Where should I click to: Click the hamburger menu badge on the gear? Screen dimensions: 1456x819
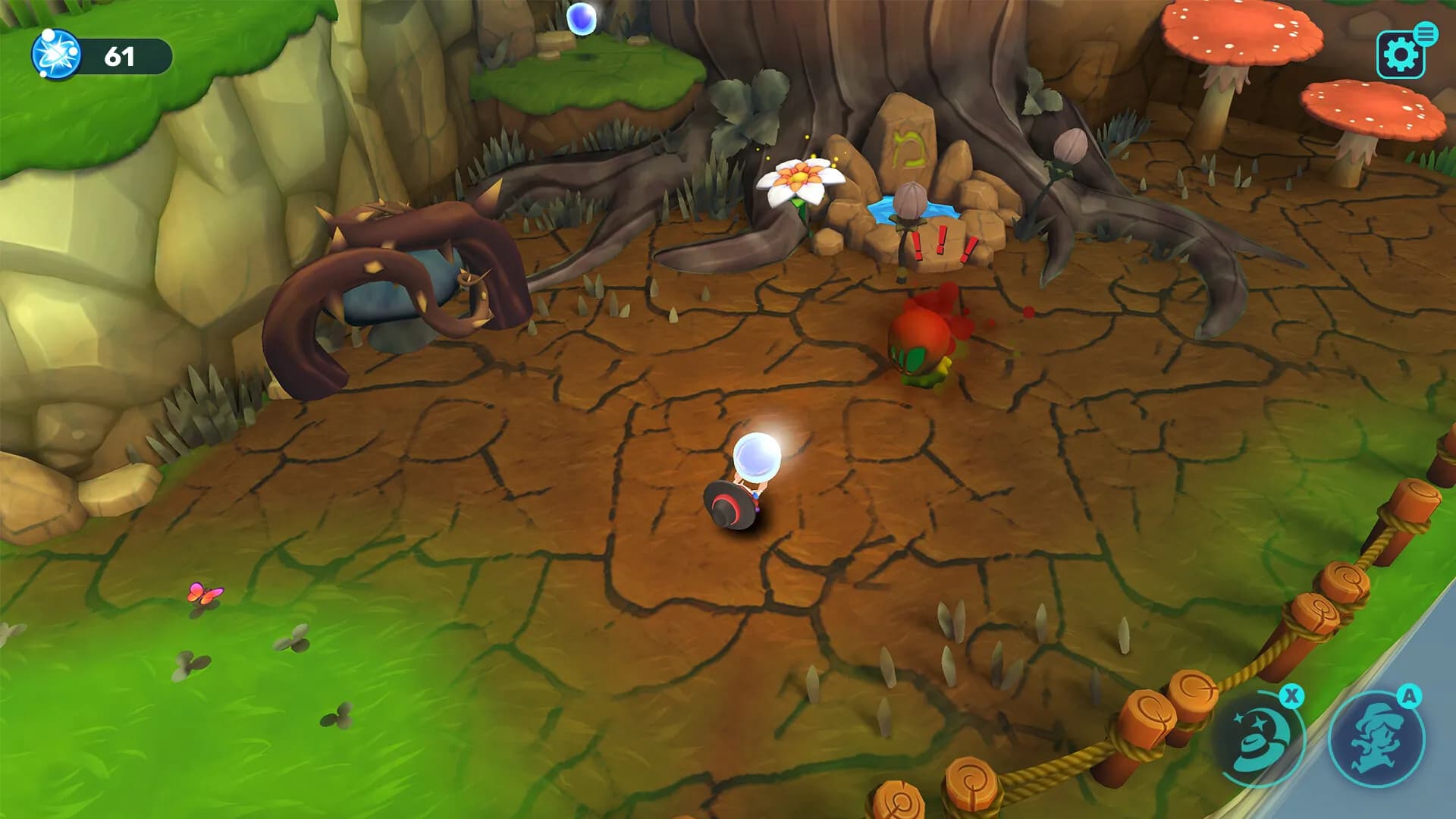click(1426, 33)
